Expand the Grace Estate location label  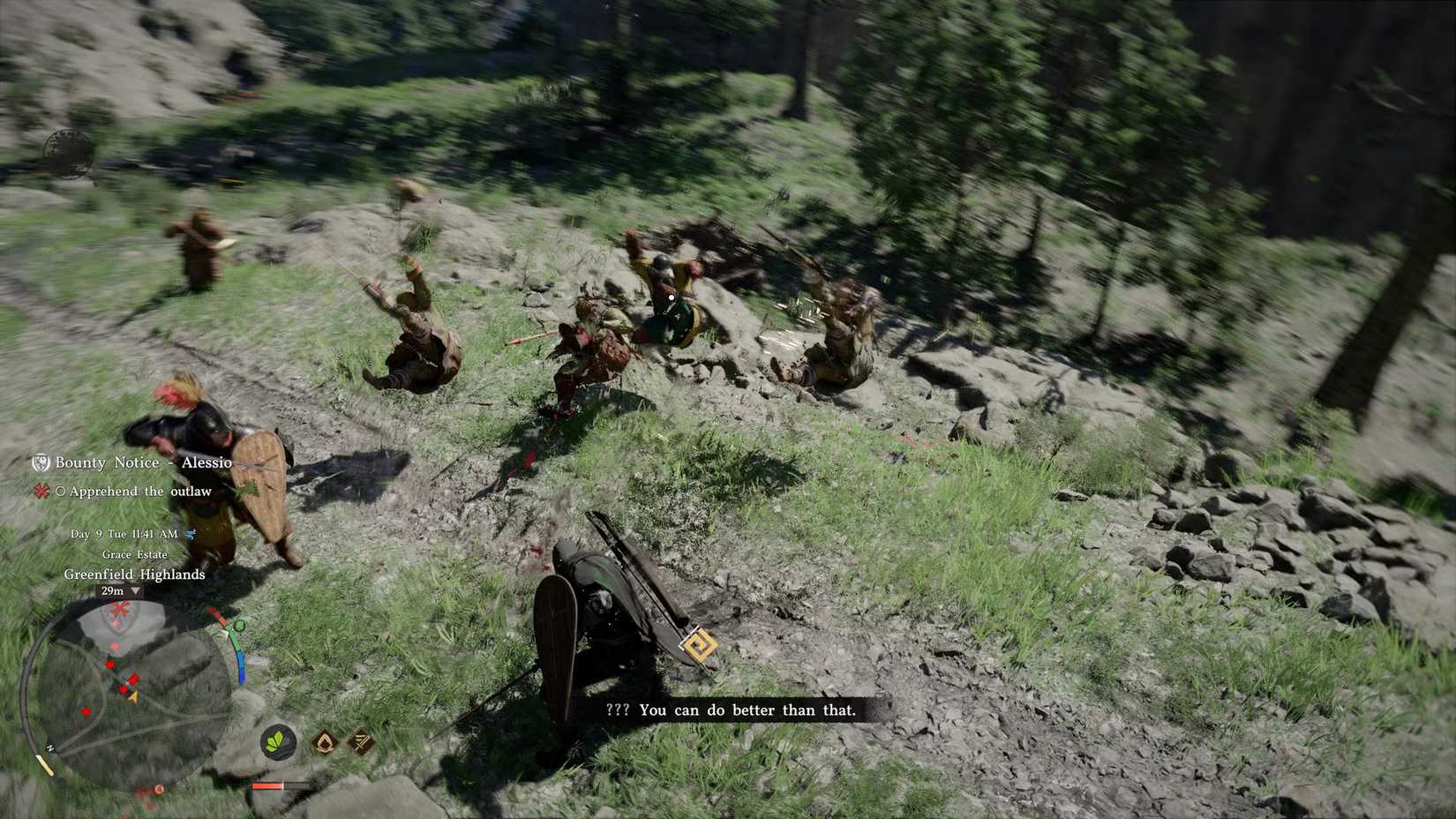pyautogui.click(x=135, y=554)
